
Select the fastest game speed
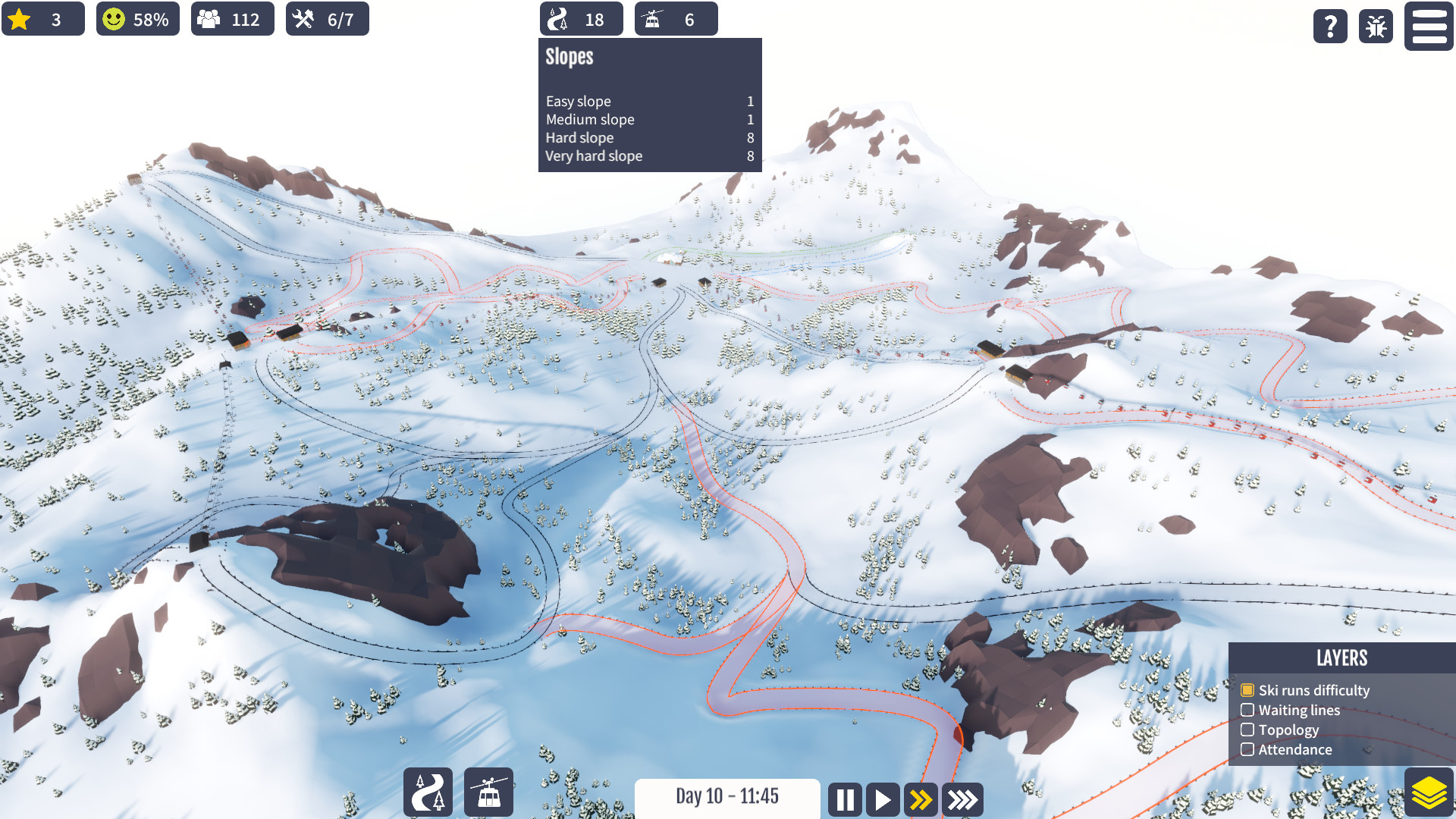962,799
